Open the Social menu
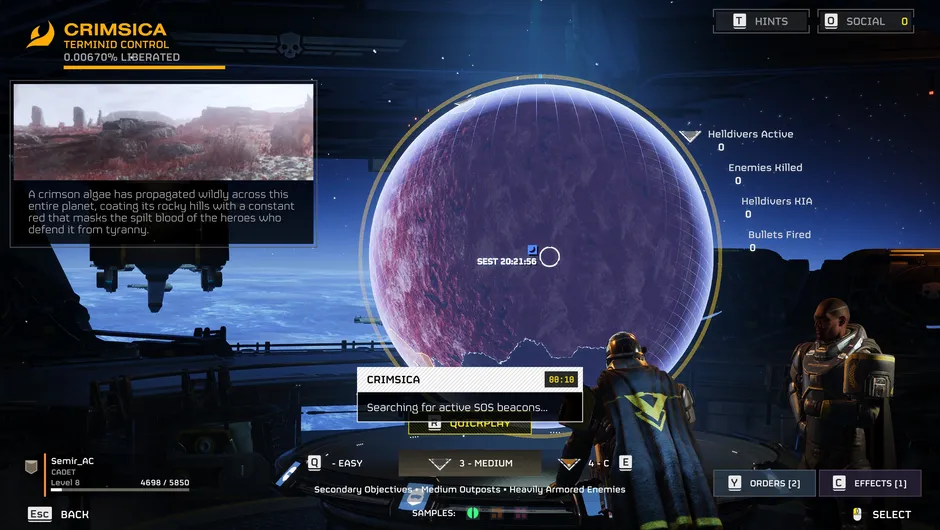The height and width of the screenshot is (530, 940). (x=867, y=21)
